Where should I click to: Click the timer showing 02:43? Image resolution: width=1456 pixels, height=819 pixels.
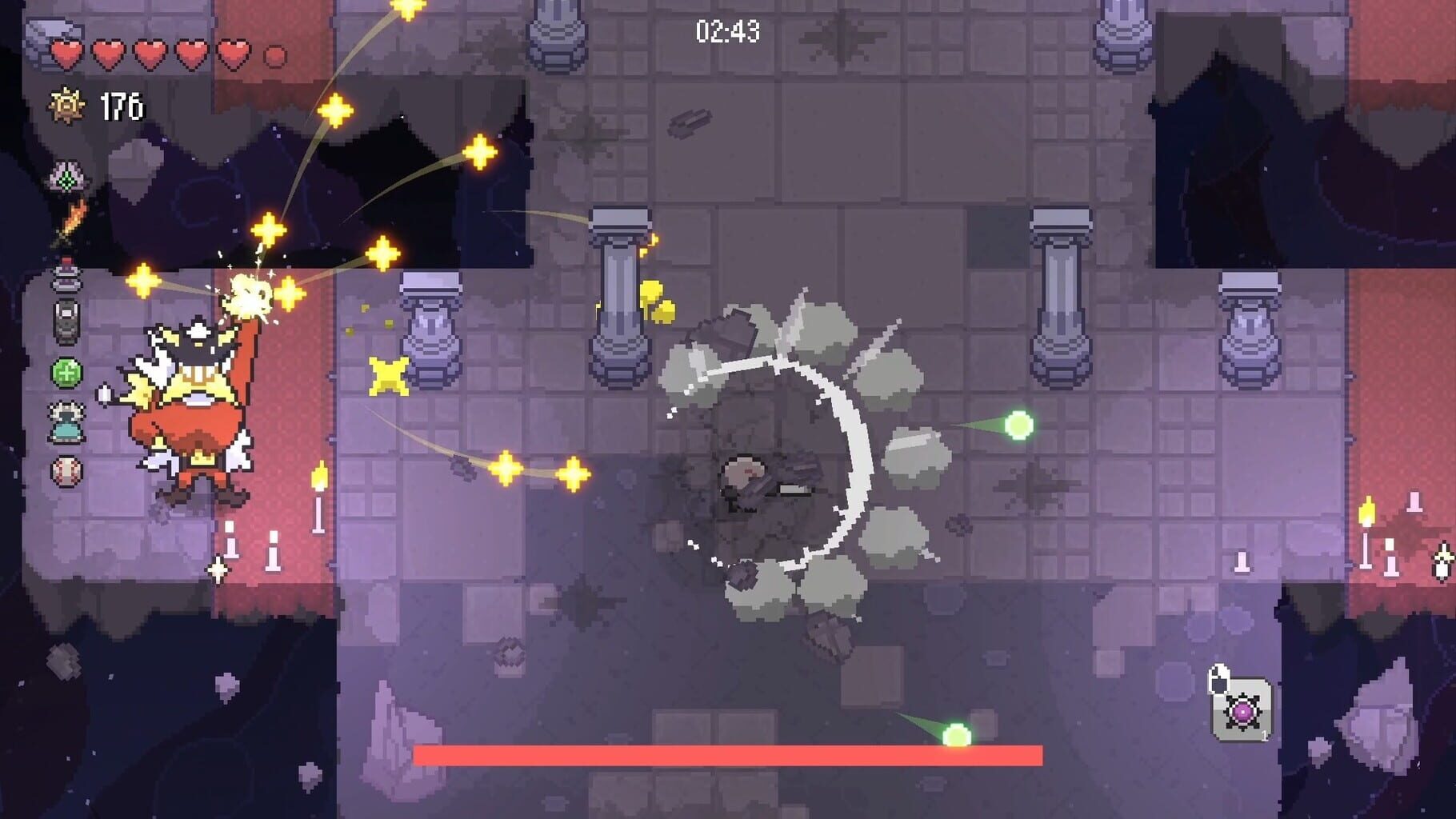[729, 30]
